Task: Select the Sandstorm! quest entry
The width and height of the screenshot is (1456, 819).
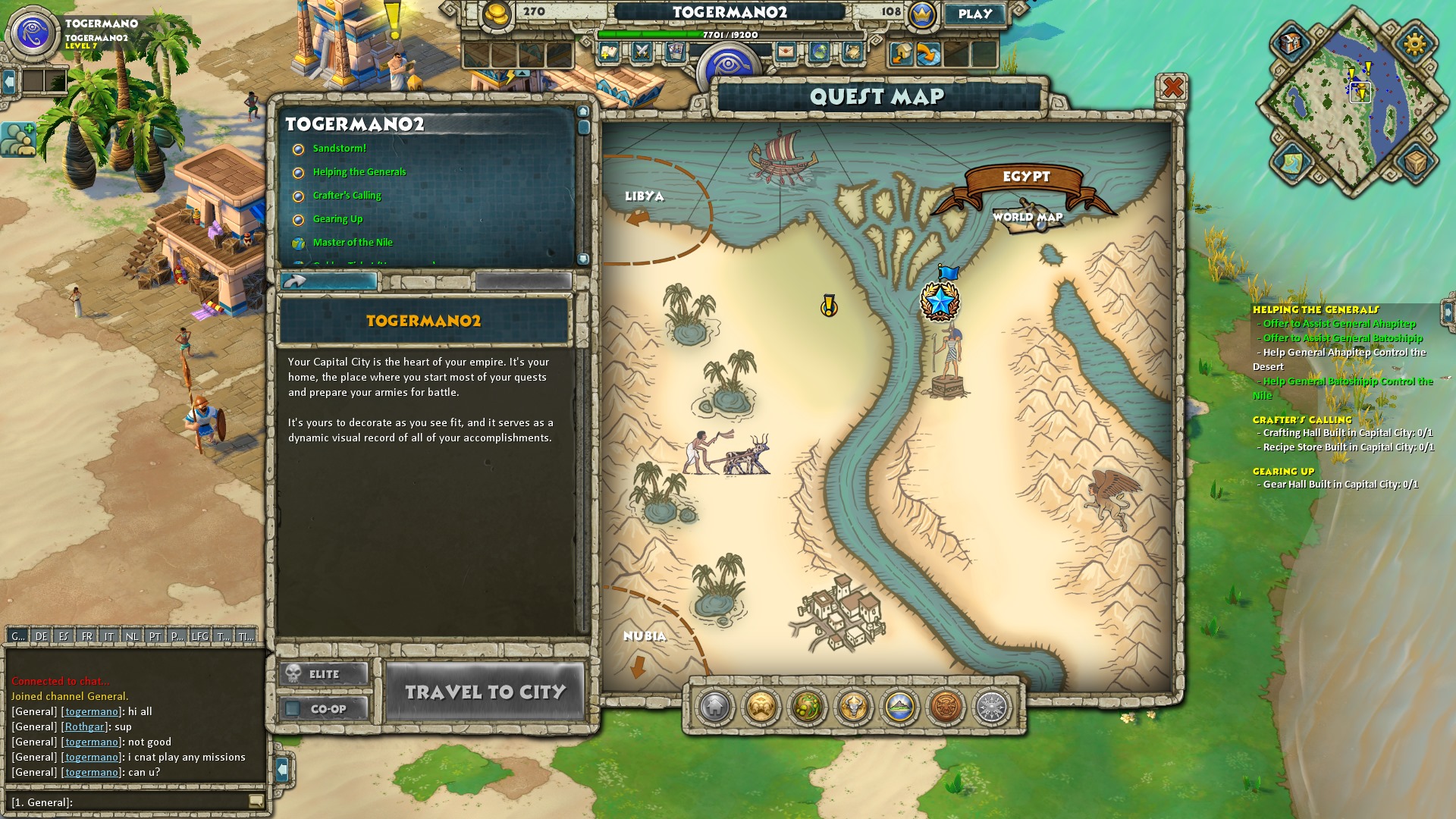Action: [x=339, y=149]
